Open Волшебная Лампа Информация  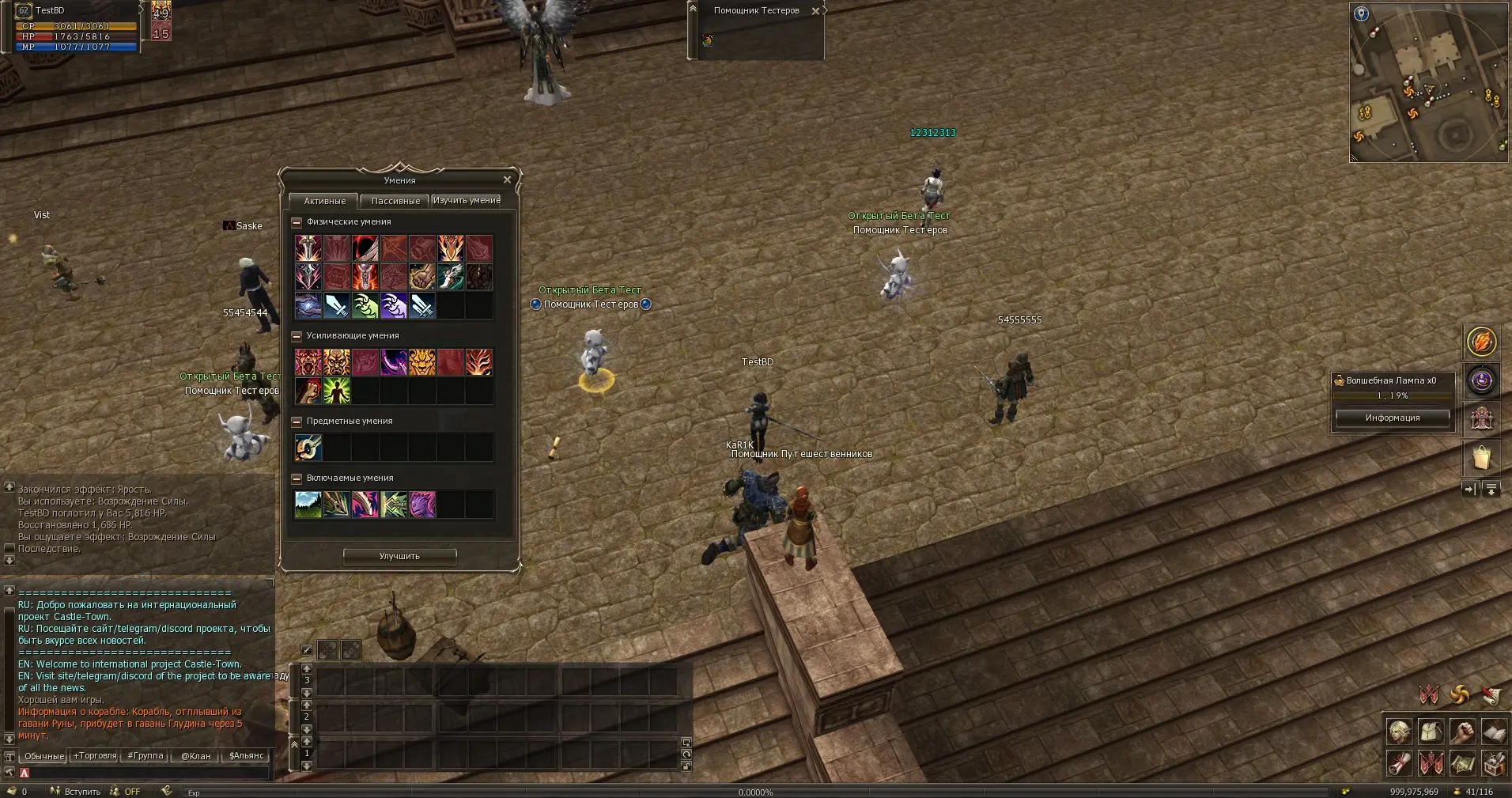1392,418
